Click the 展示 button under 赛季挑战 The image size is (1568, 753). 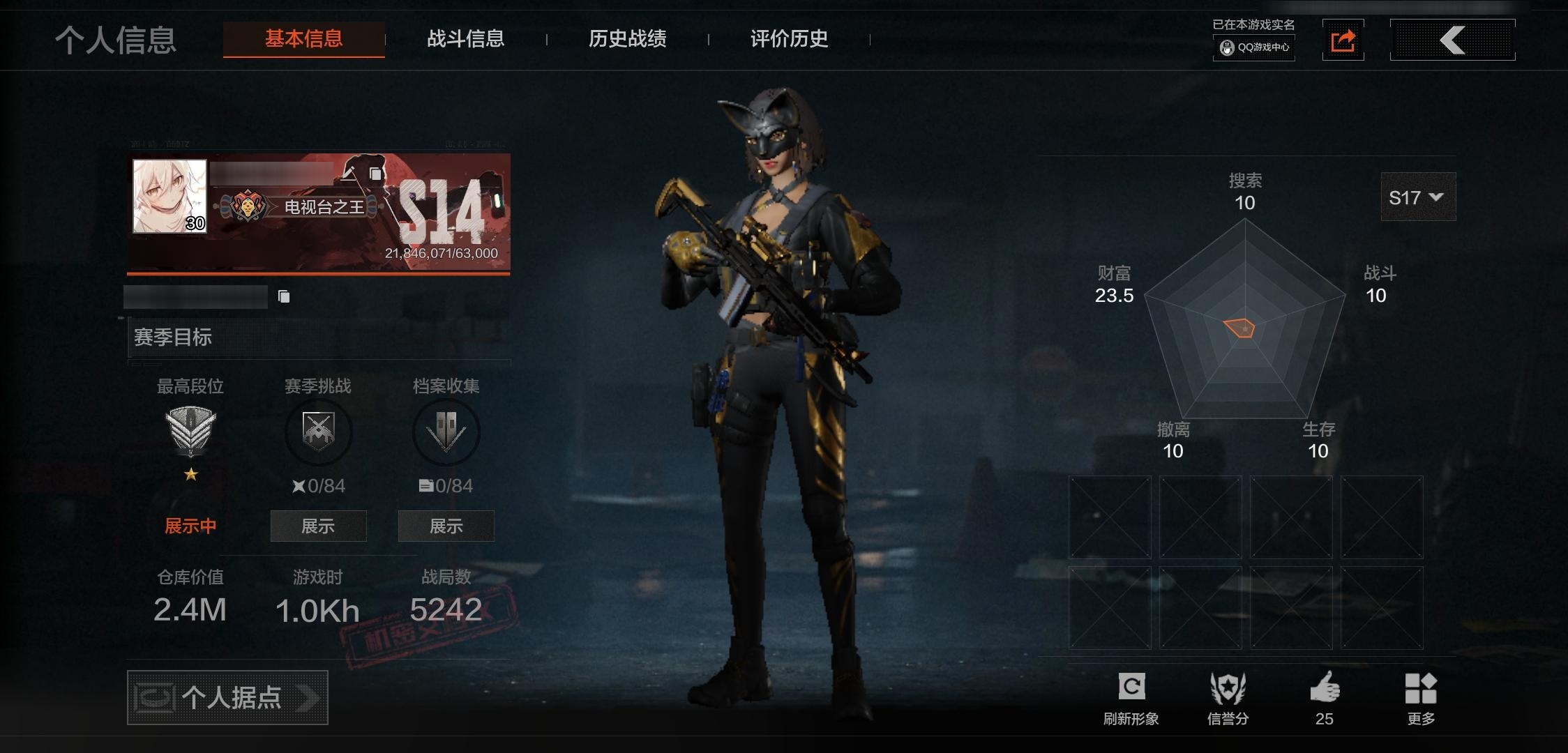click(x=318, y=526)
